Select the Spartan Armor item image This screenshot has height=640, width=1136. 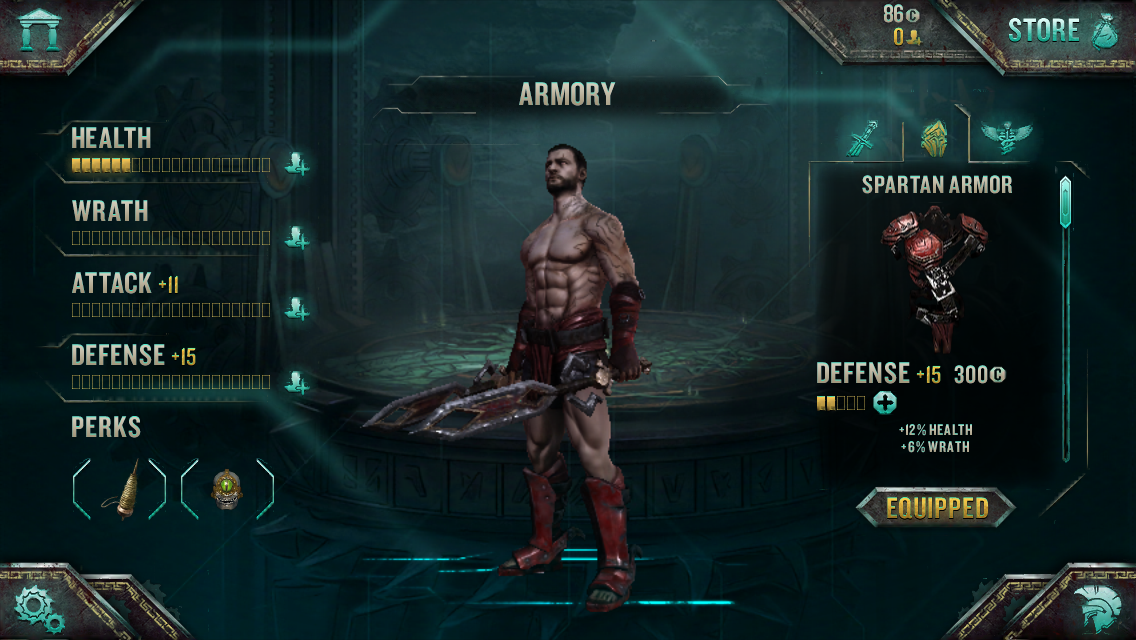point(934,265)
